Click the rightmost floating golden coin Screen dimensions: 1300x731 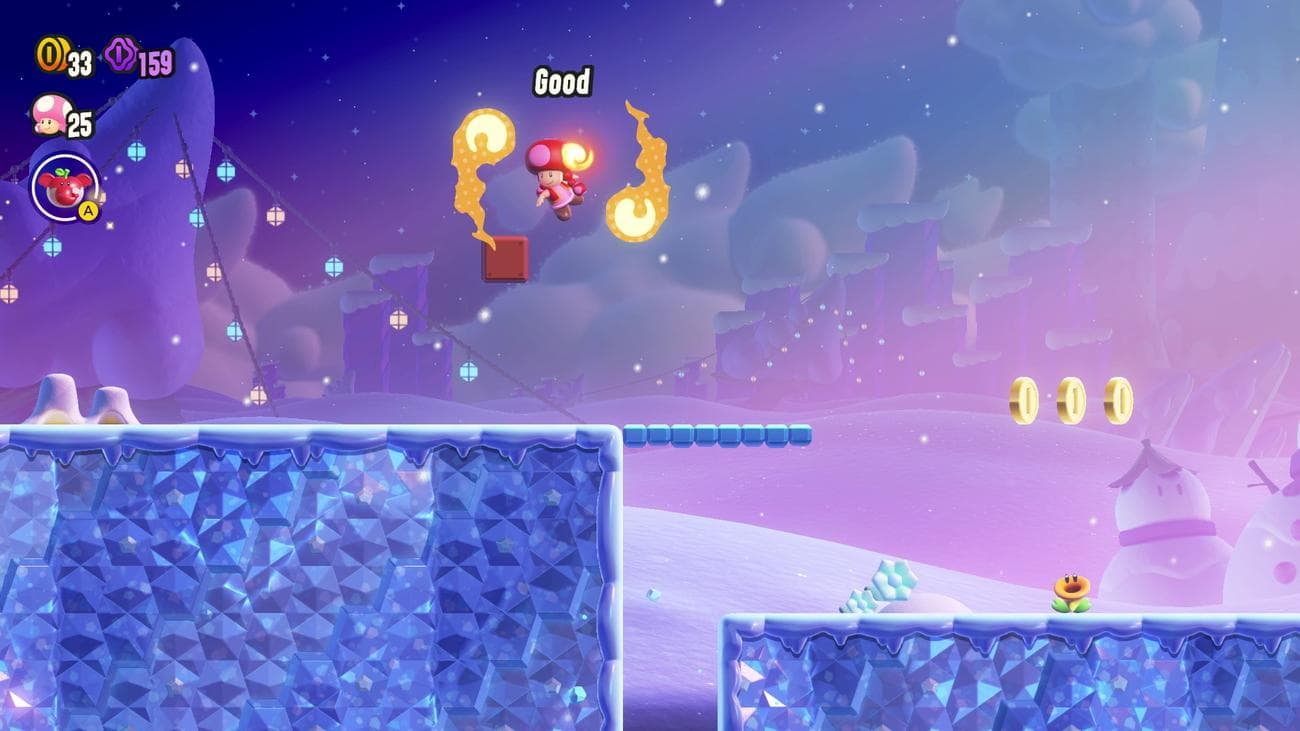click(x=1118, y=397)
